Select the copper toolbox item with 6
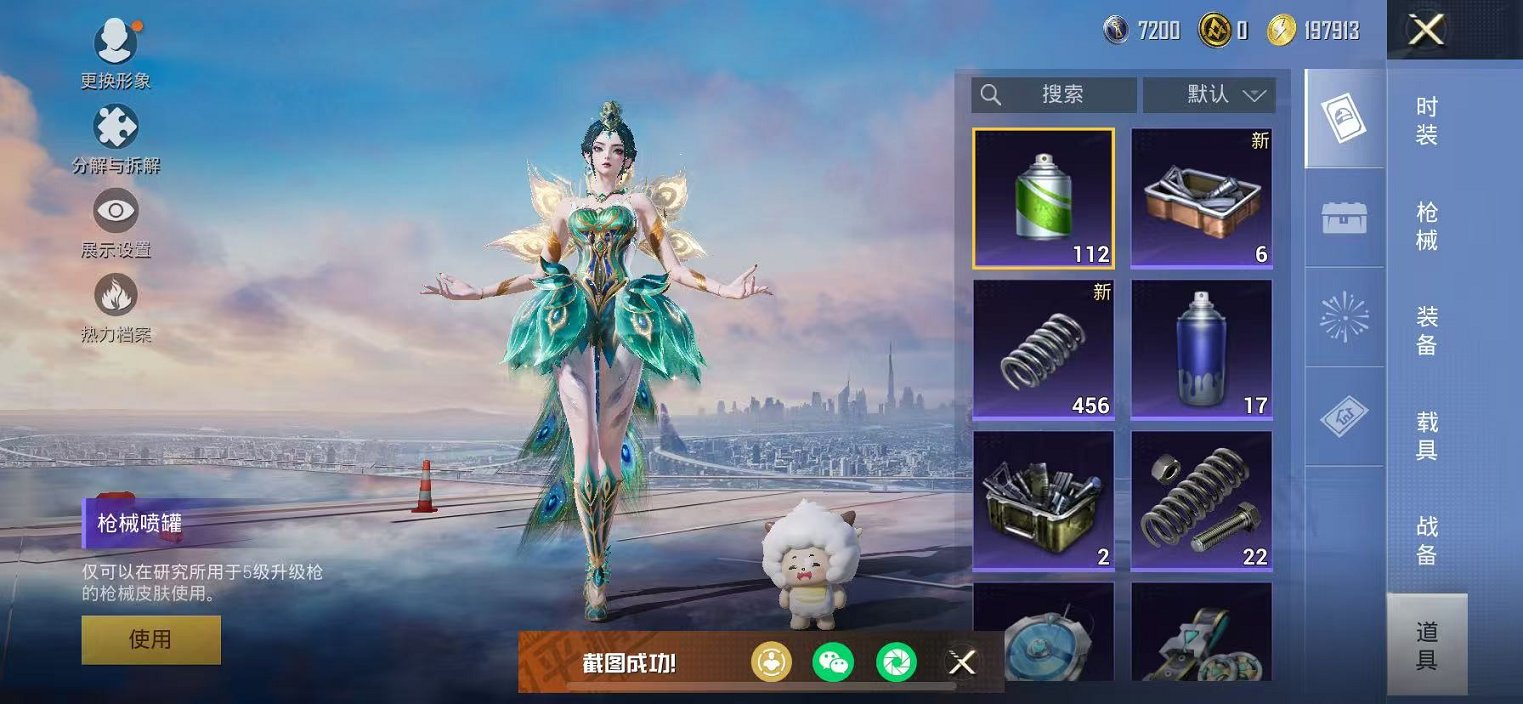The image size is (1523, 704). pyautogui.click(x=1201, y=198)
